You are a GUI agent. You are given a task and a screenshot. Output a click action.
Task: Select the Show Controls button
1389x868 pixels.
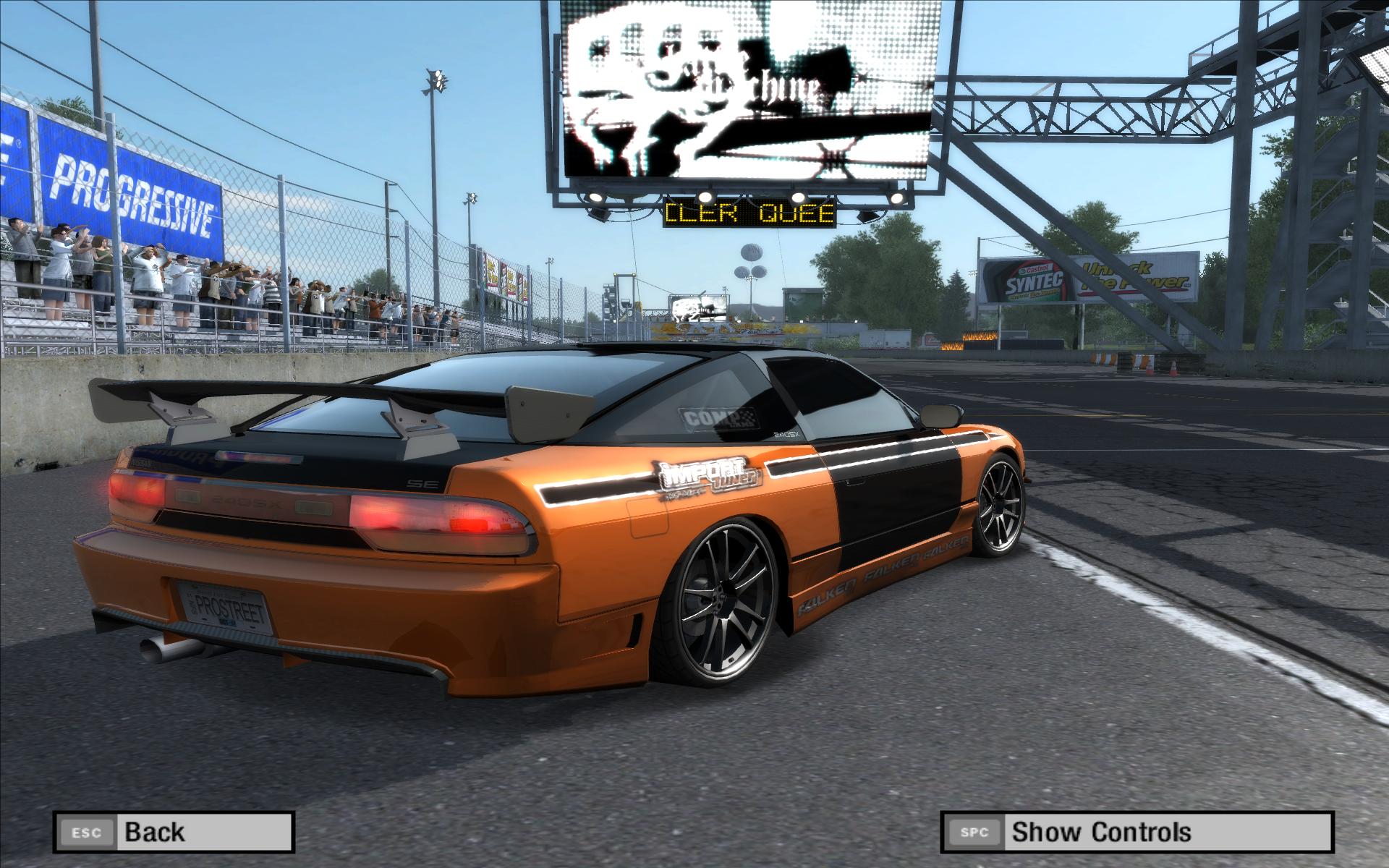click(1136, 832)
